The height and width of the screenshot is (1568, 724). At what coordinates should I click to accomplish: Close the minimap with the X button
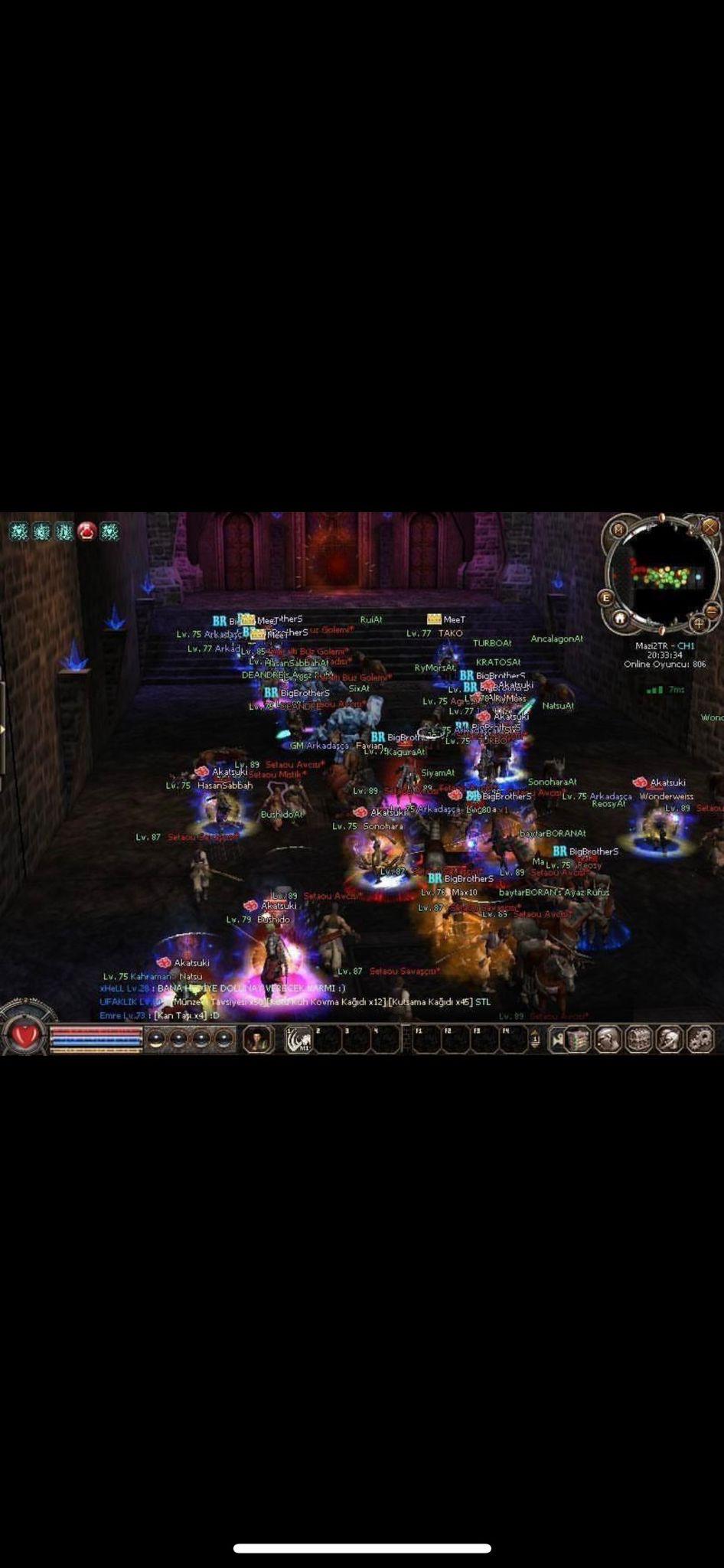click(710, 527)
